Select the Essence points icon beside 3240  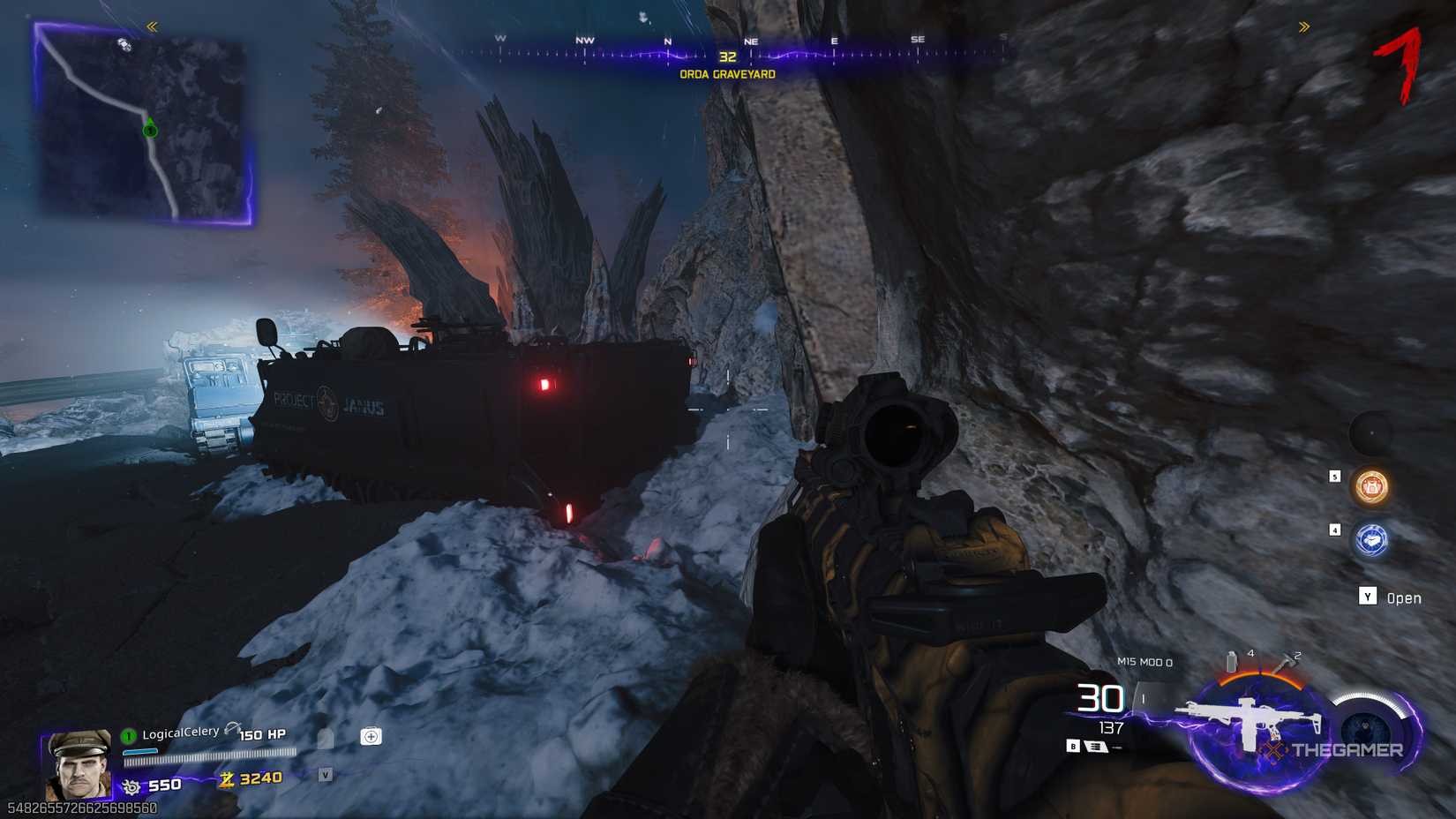(224, 779)
